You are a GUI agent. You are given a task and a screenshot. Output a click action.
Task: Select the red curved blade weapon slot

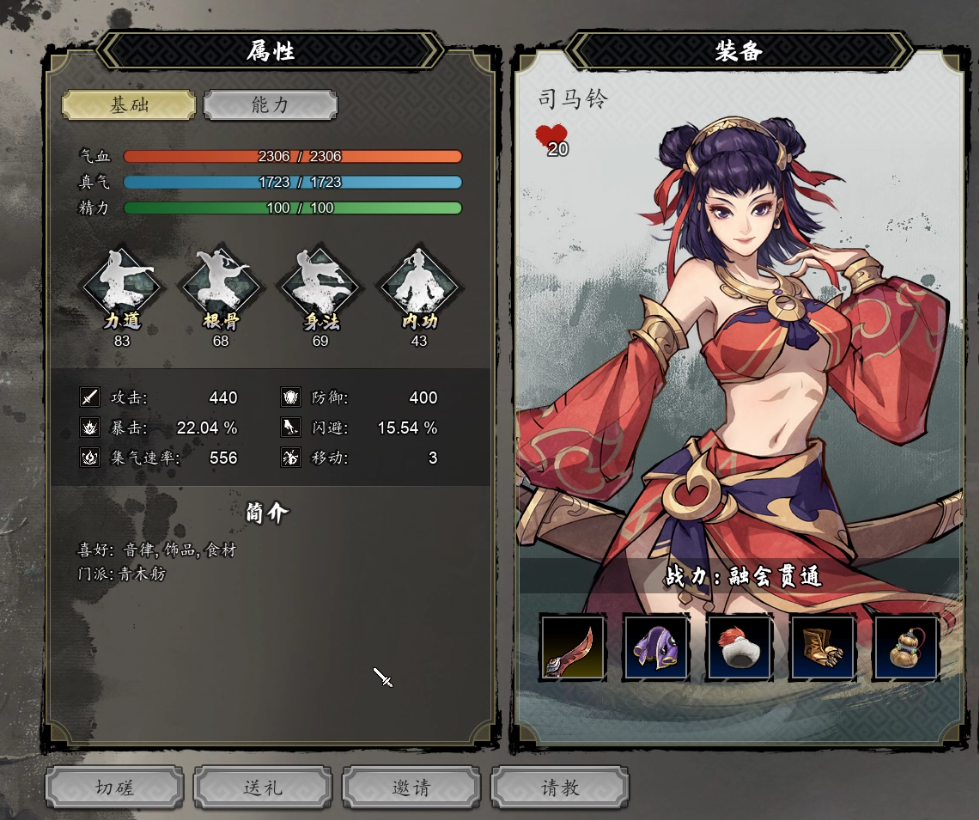[573, 647]
